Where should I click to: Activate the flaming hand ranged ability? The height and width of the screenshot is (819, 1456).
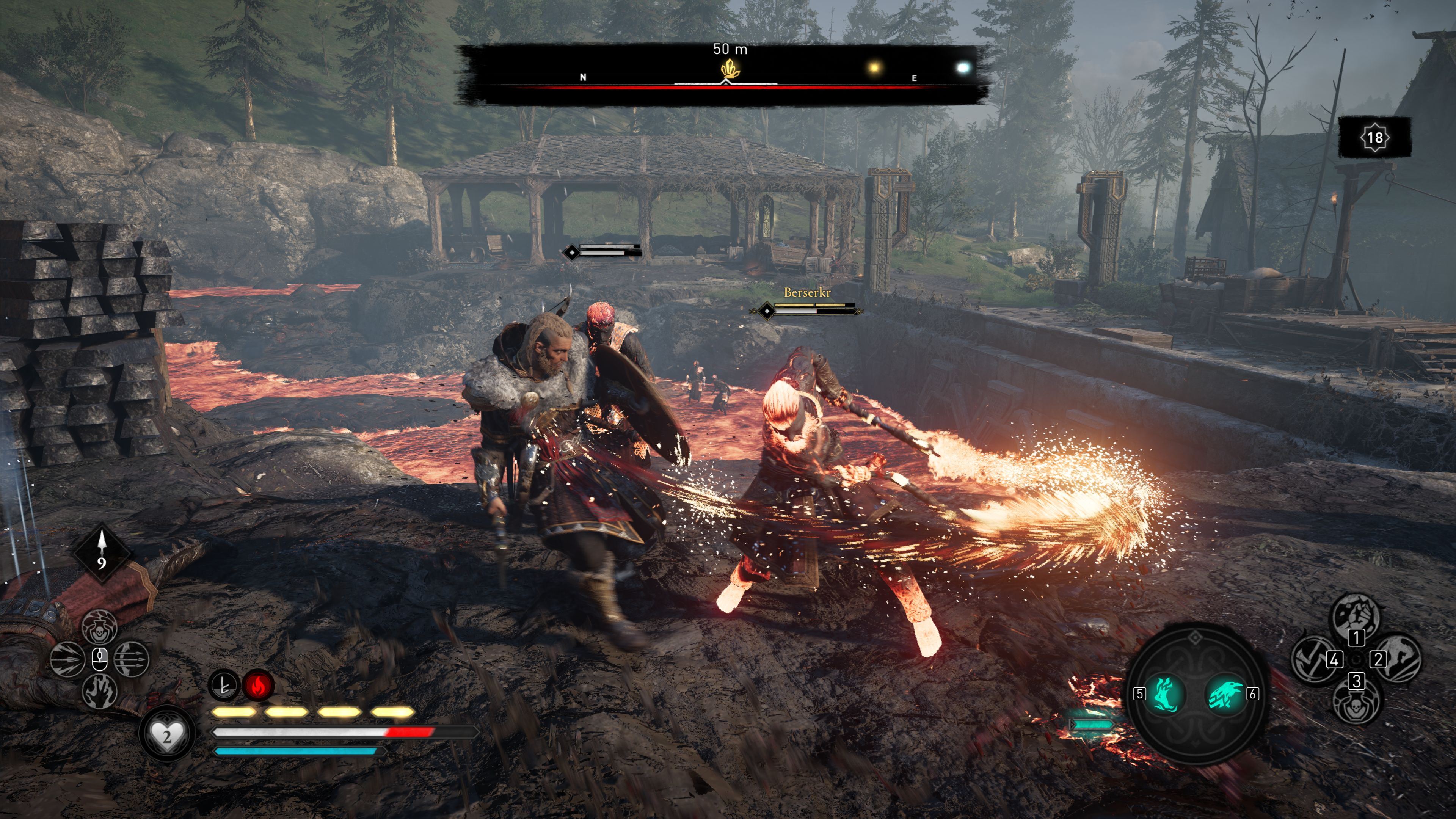(99, 691)
